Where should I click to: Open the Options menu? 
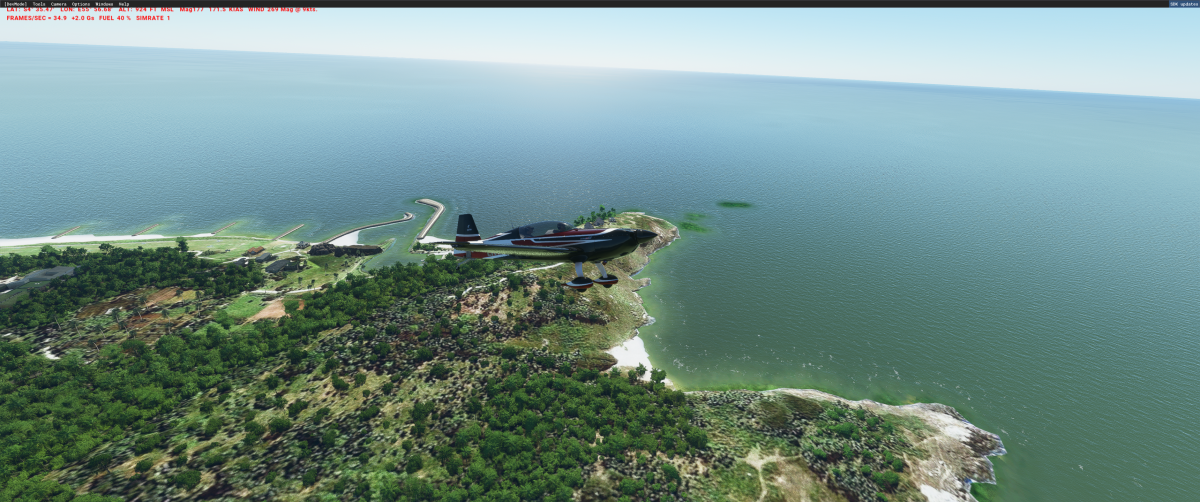81,4
